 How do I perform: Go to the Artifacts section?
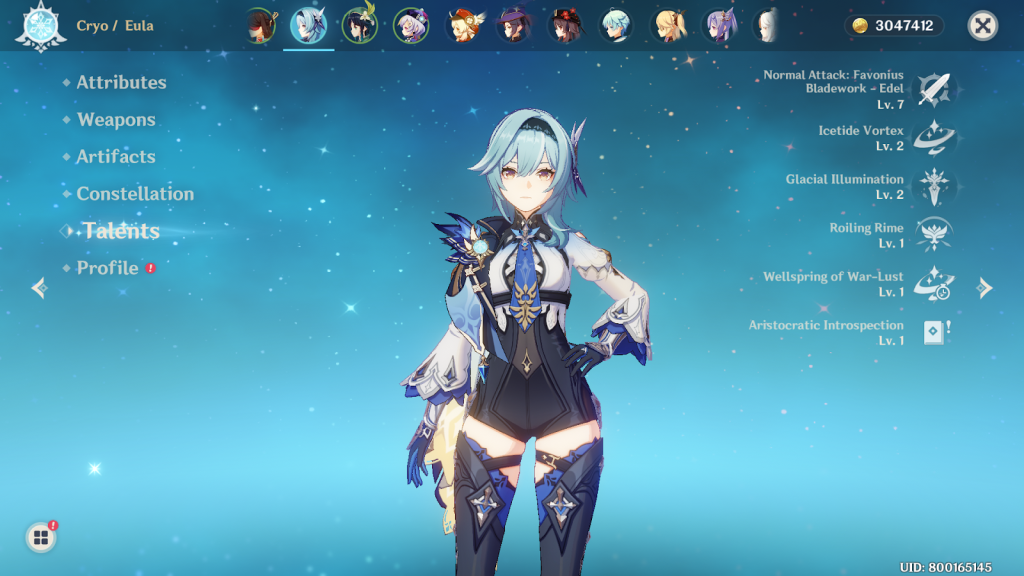(x=116, y=157)
